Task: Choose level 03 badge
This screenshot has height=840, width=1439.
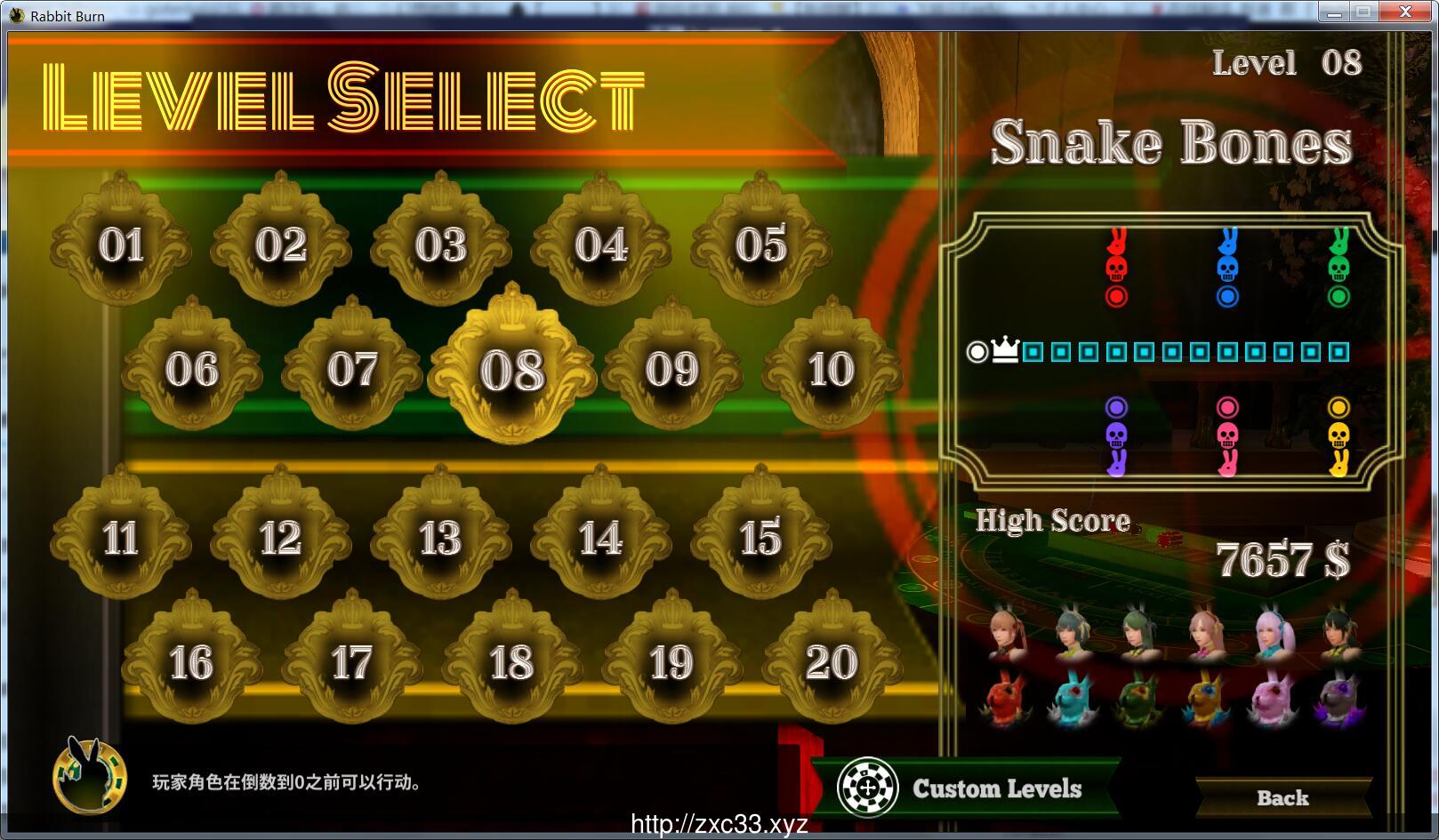Action: (440, 244)
